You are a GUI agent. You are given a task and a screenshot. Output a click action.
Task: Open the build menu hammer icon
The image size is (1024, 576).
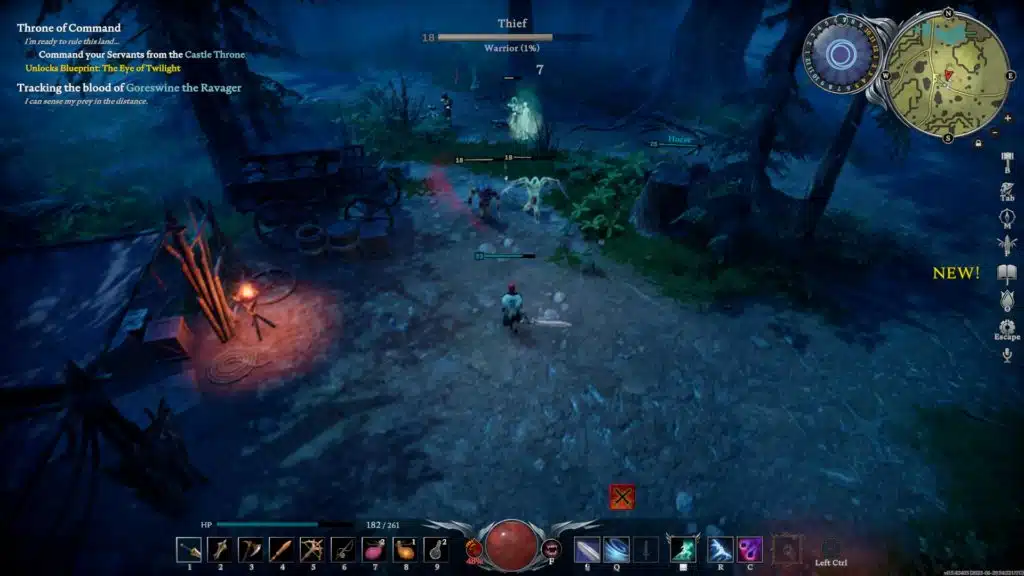(1007, 160)
